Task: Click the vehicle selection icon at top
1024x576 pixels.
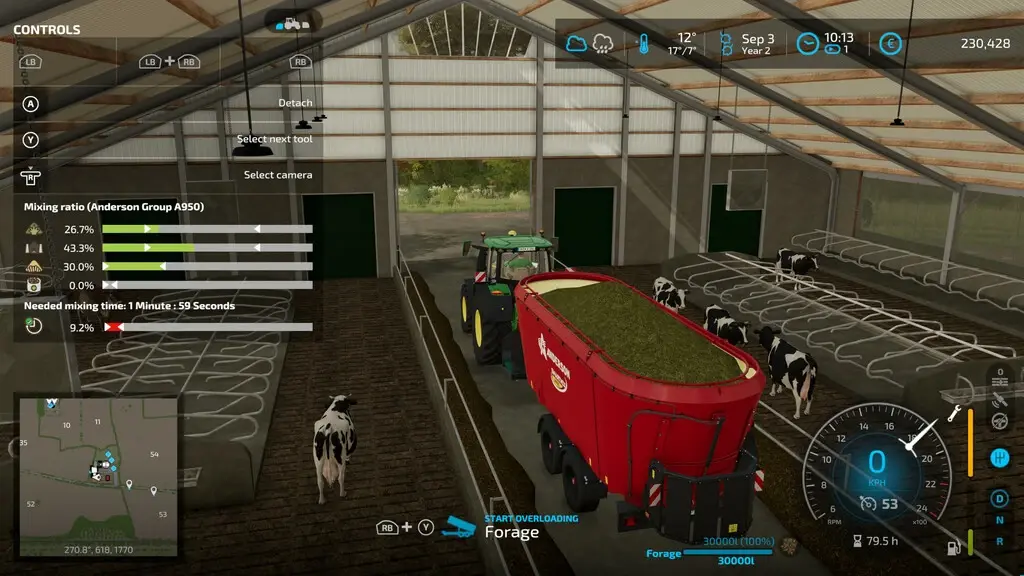Action: point(293,22)
